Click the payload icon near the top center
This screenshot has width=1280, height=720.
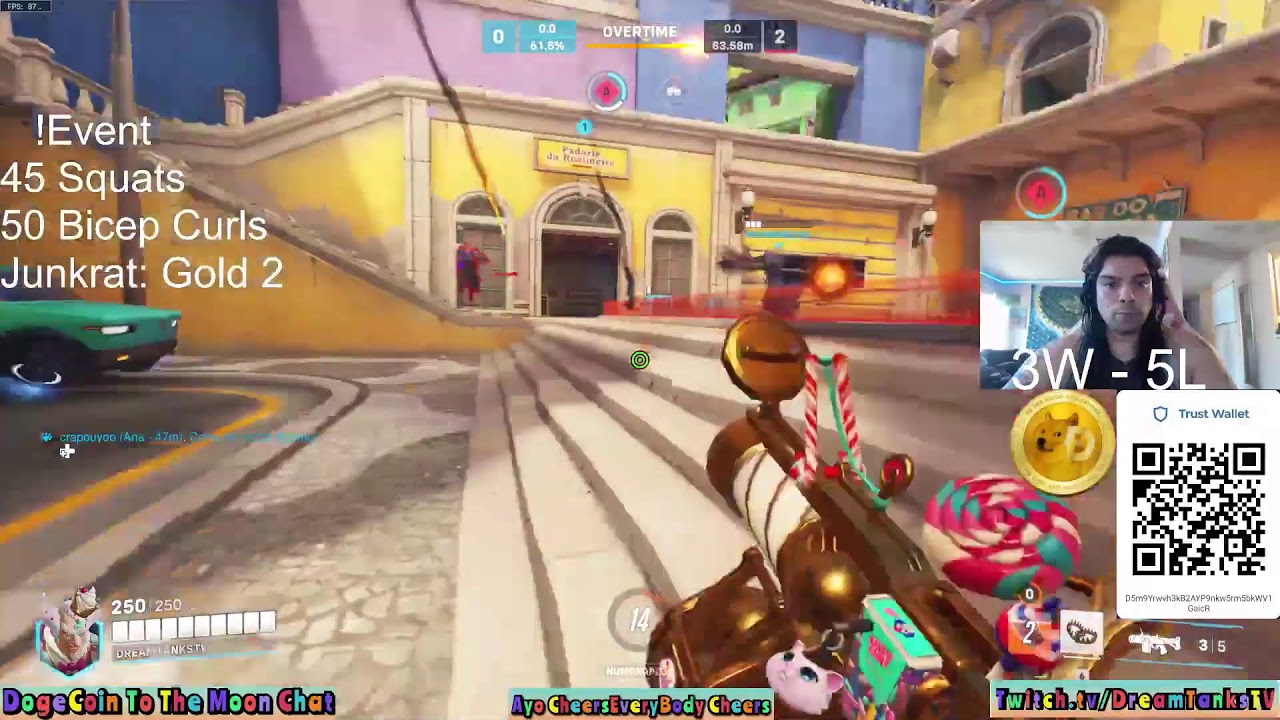[674, 91]
